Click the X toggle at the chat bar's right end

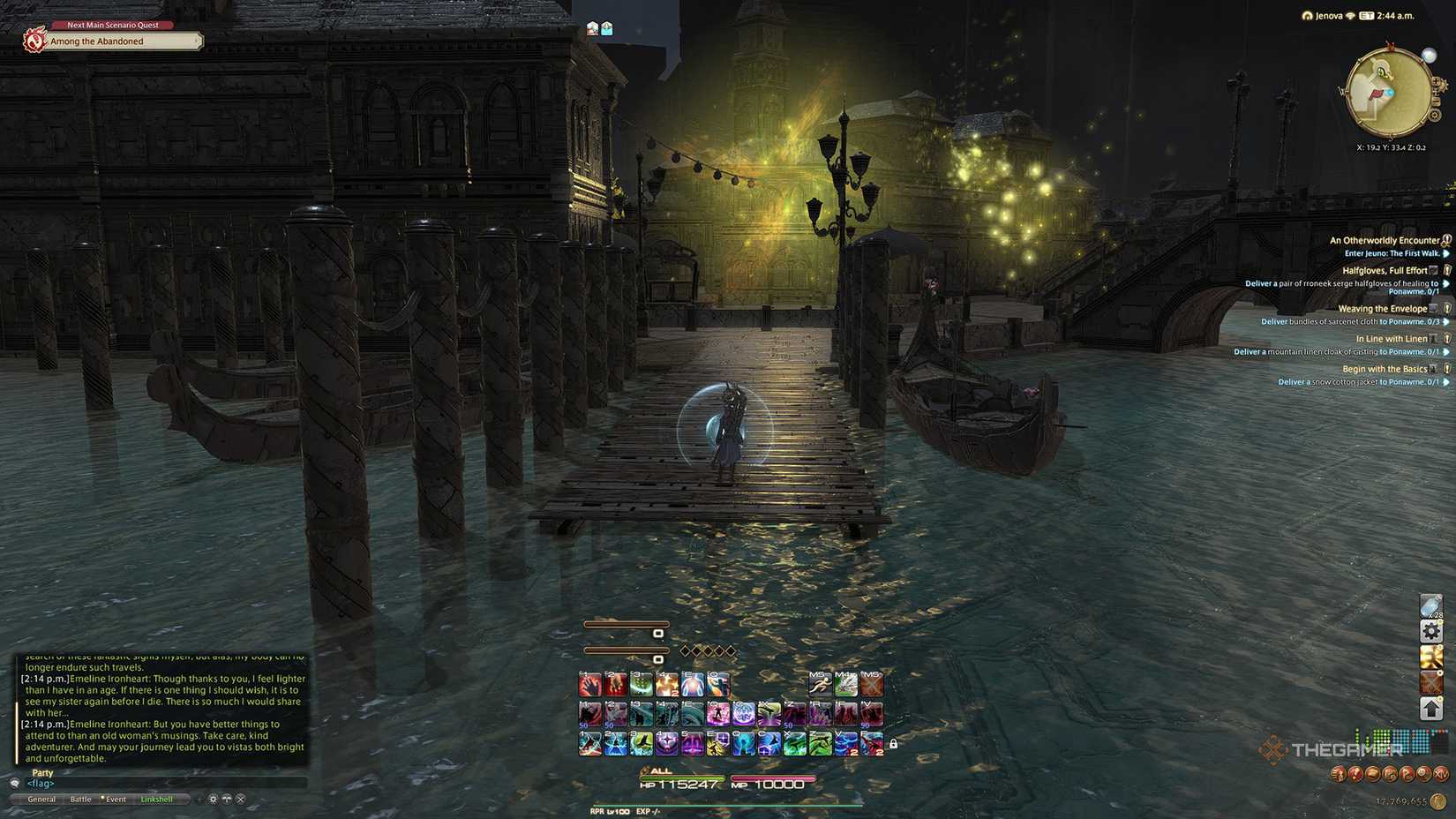[240, 799]
